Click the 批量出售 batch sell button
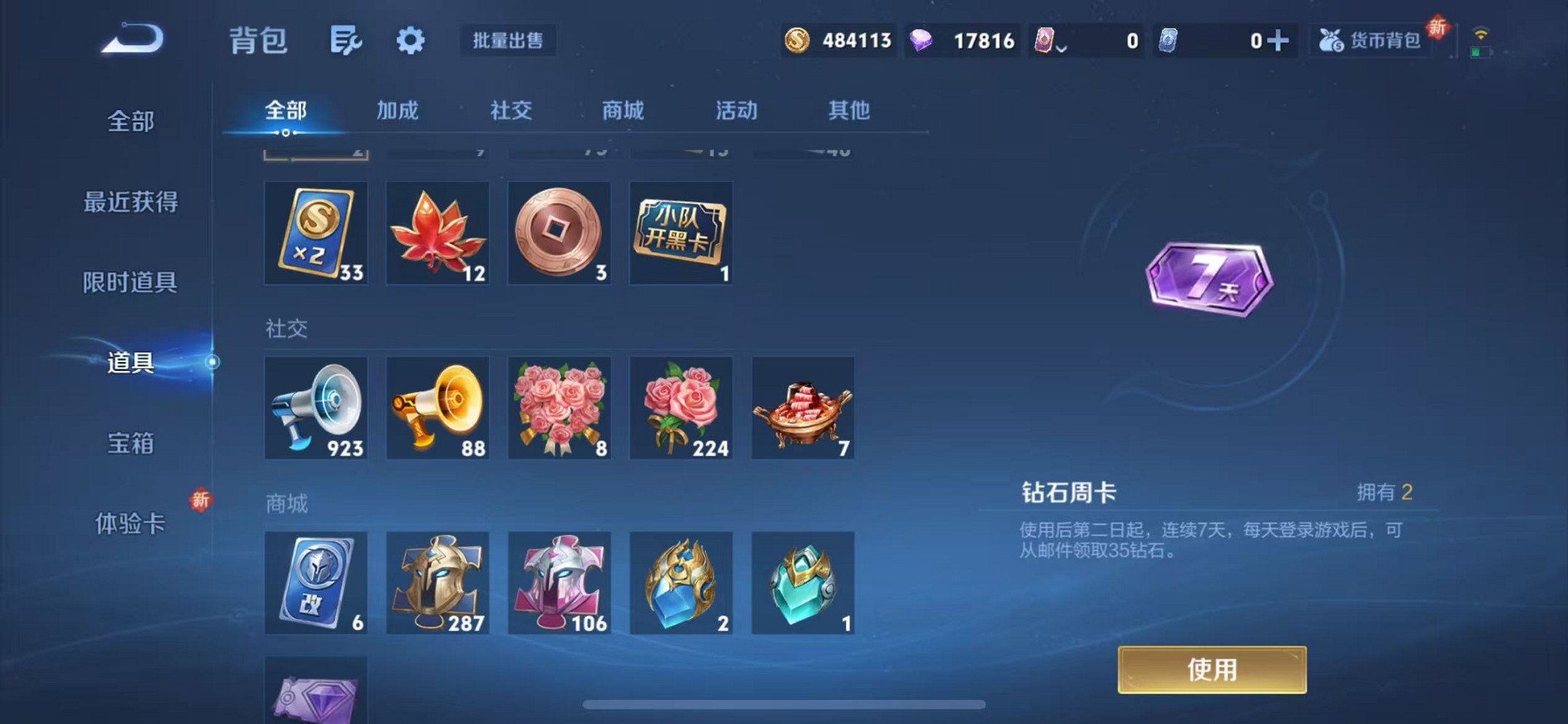The height and width of the screenshot is (724, 1568). click(509, 41)
